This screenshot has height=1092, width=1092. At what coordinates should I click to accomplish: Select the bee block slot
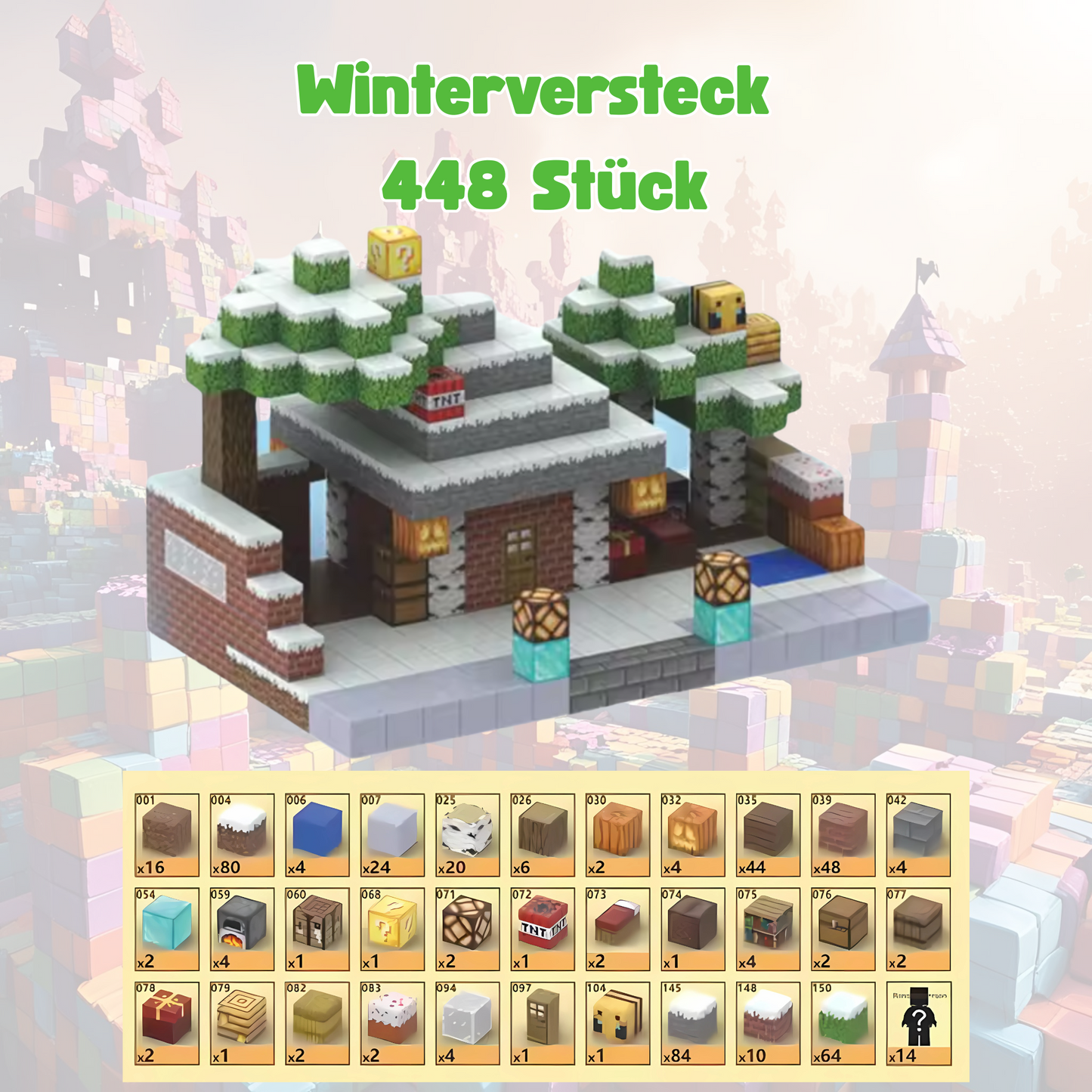click(617, 1023)
